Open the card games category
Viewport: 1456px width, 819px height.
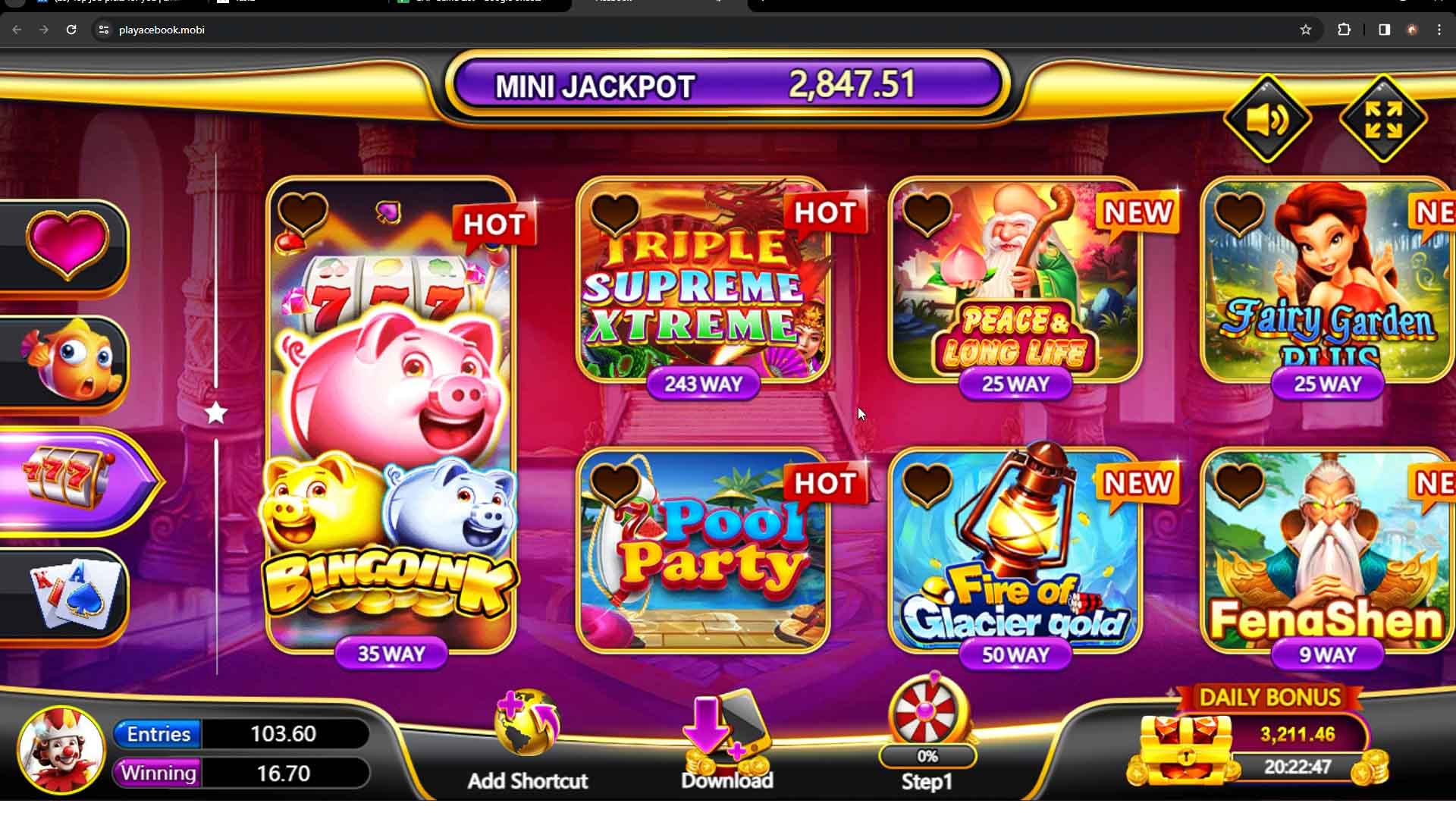67,595
